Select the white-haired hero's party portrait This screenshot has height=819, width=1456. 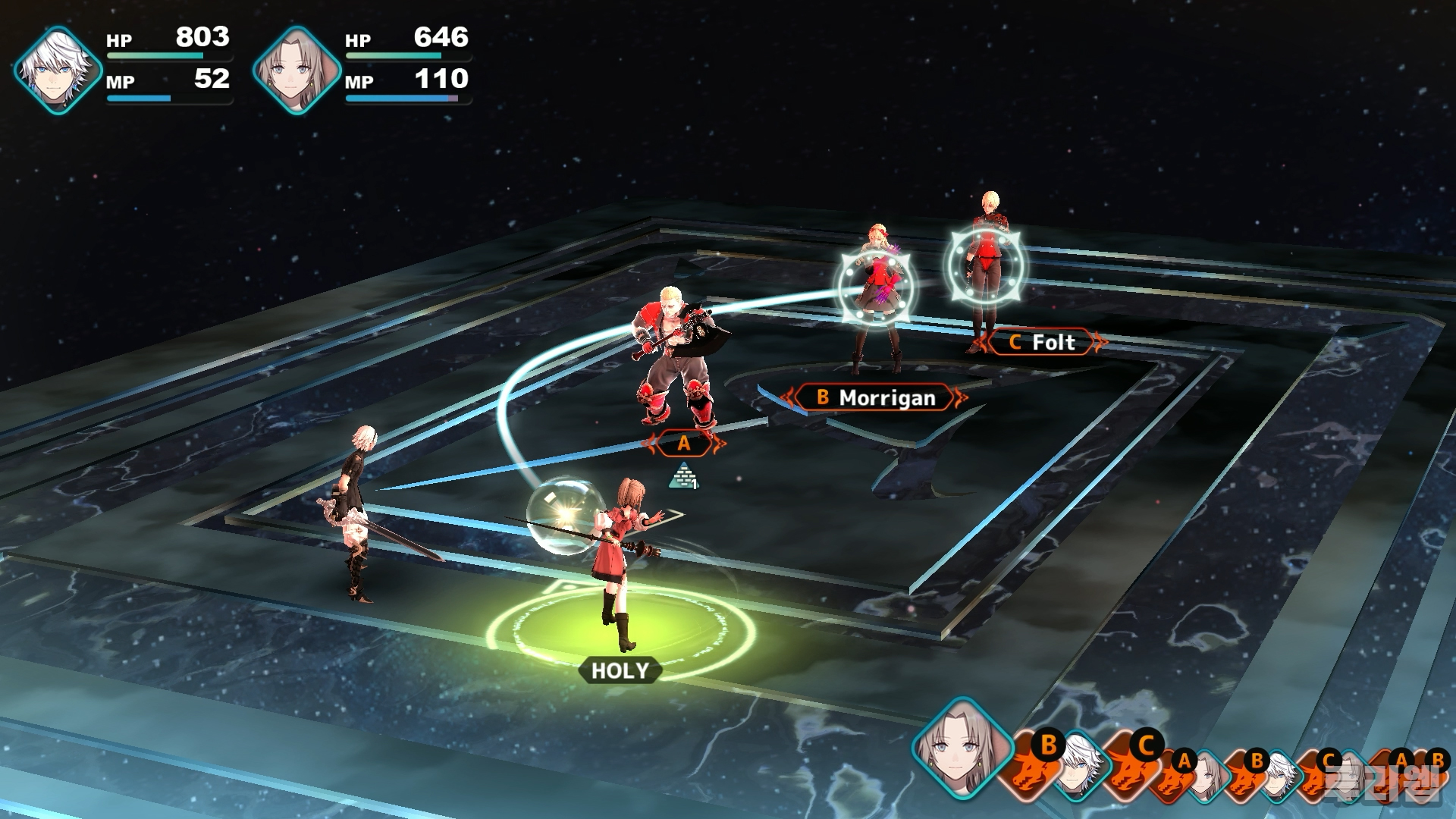click(x=58, y=70)
